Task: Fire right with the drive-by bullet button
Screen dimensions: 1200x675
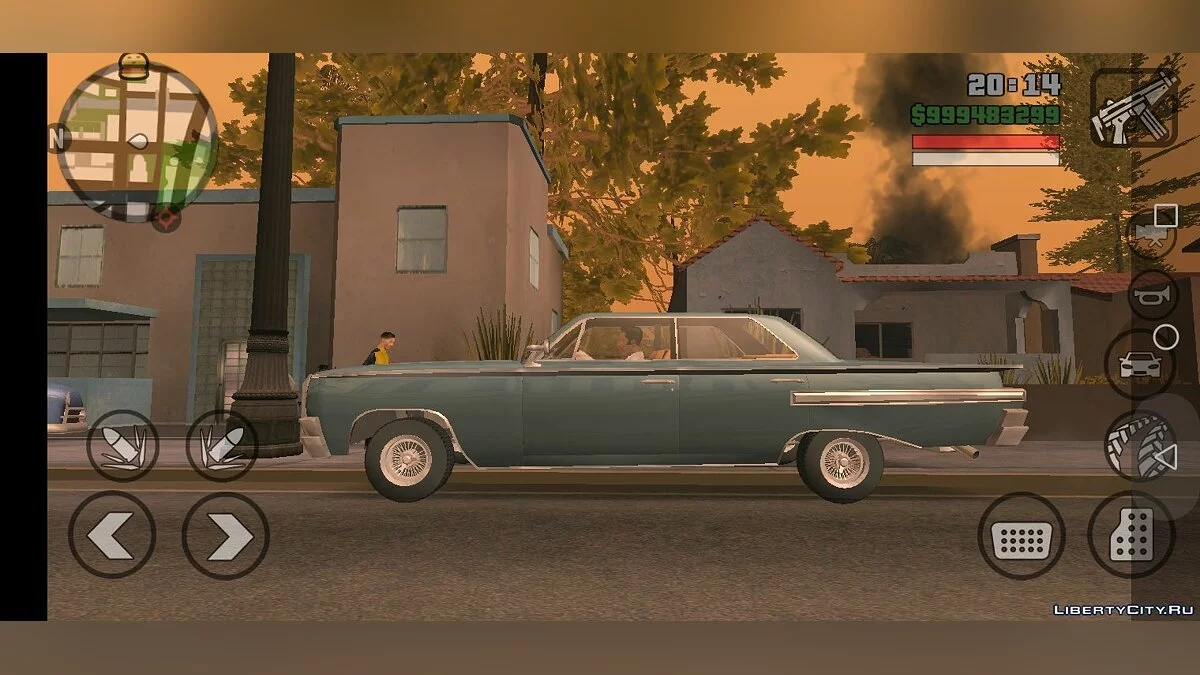Action: (x=221, y=446)
